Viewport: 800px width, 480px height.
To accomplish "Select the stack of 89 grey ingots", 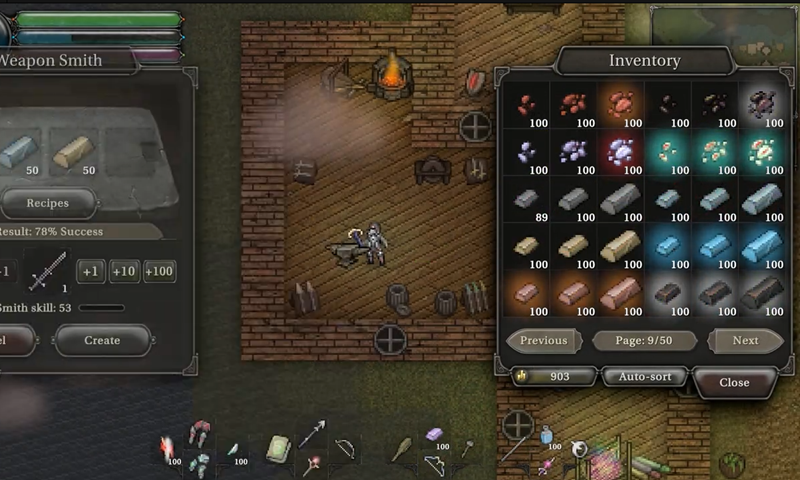I will (525, 200).
